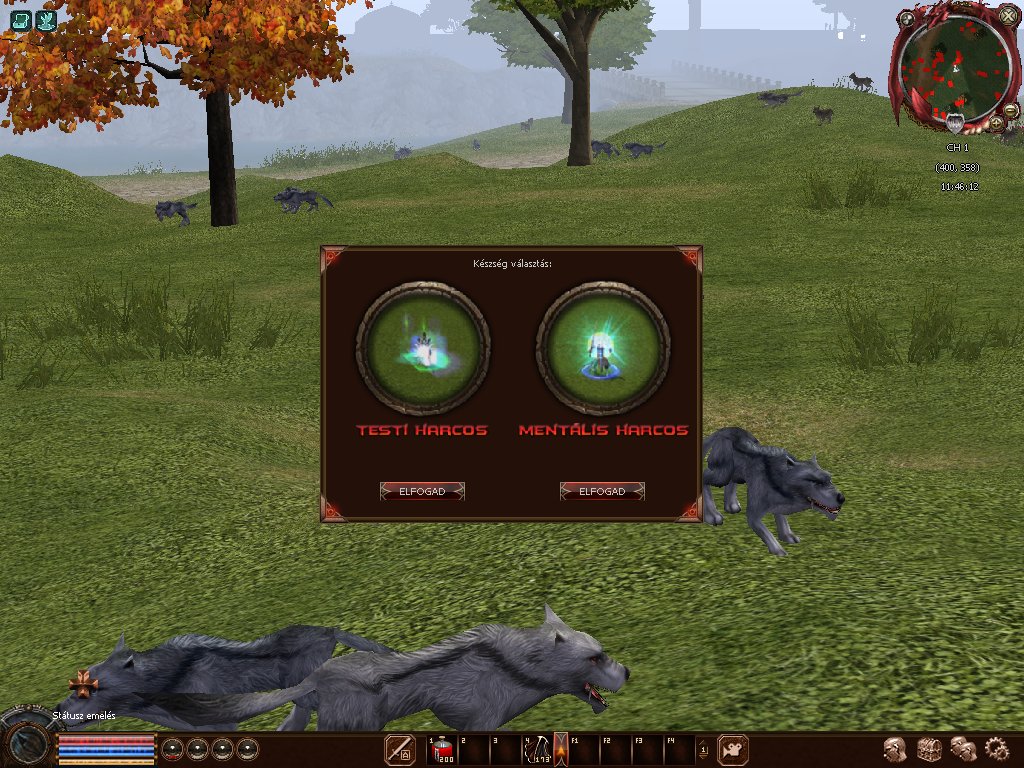Toggle the camera view button on taskbar
Screen dimensions: 1024x768
734,749
